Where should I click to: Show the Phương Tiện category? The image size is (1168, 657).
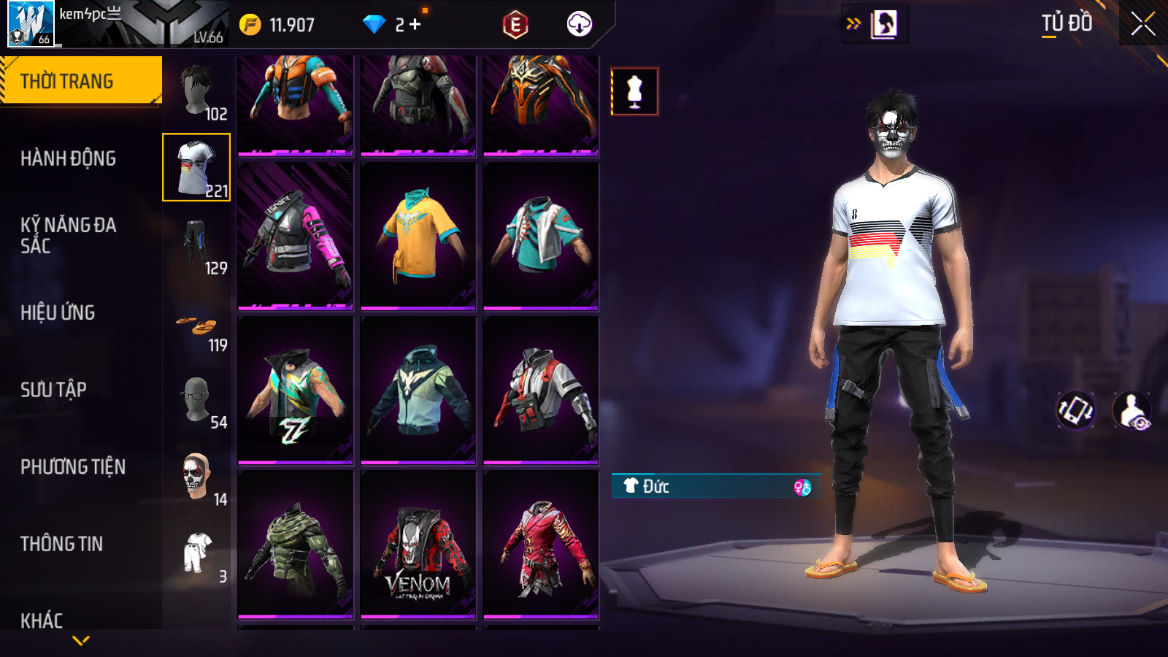point(73,466)
